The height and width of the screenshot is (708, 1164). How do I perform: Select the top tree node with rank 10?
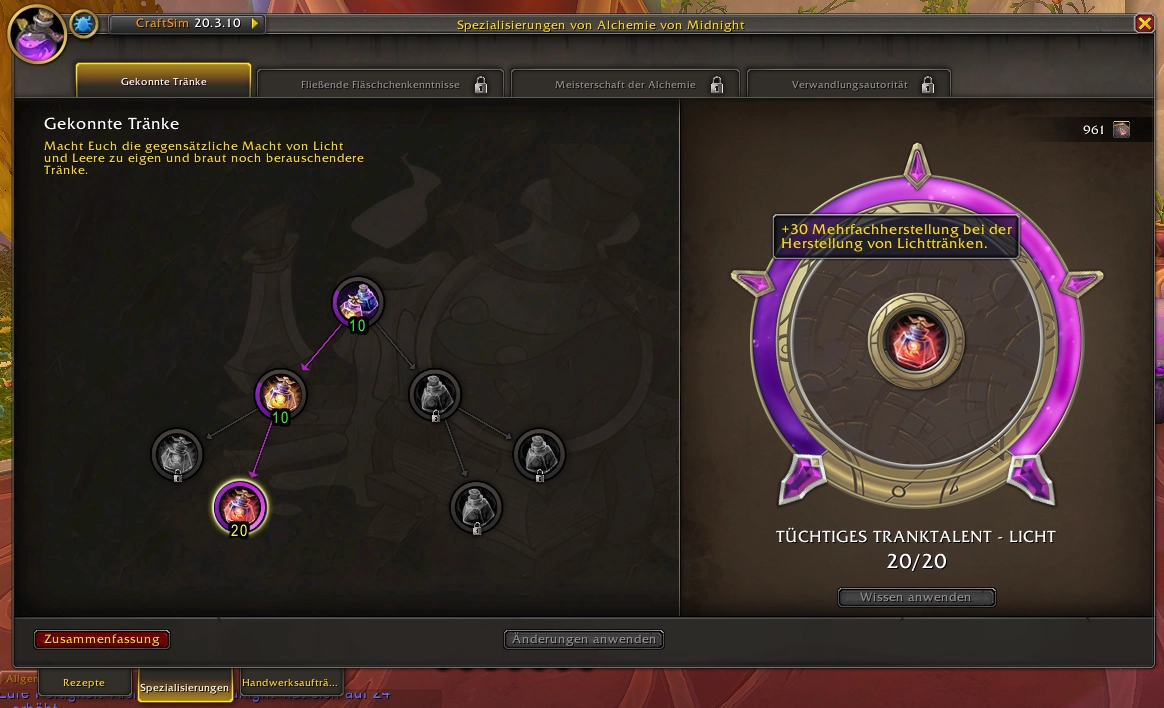tap(357, 302)
